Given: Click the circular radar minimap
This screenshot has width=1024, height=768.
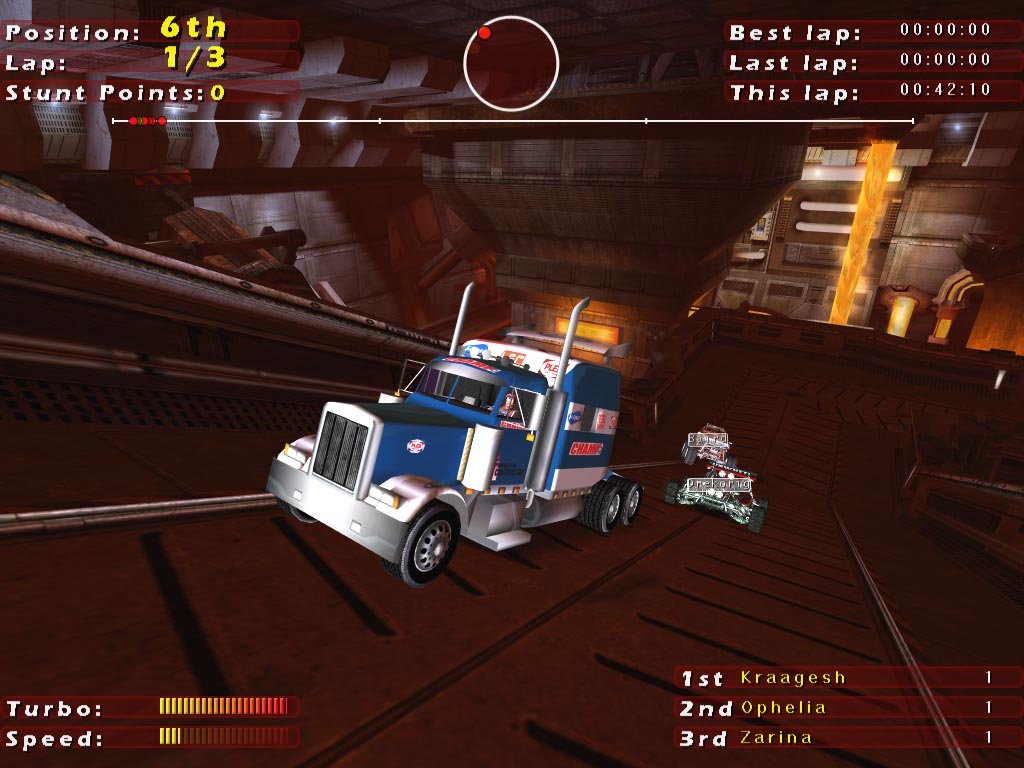Looking at the screenshot, I should pyautogui.click(x=511, y=63).
